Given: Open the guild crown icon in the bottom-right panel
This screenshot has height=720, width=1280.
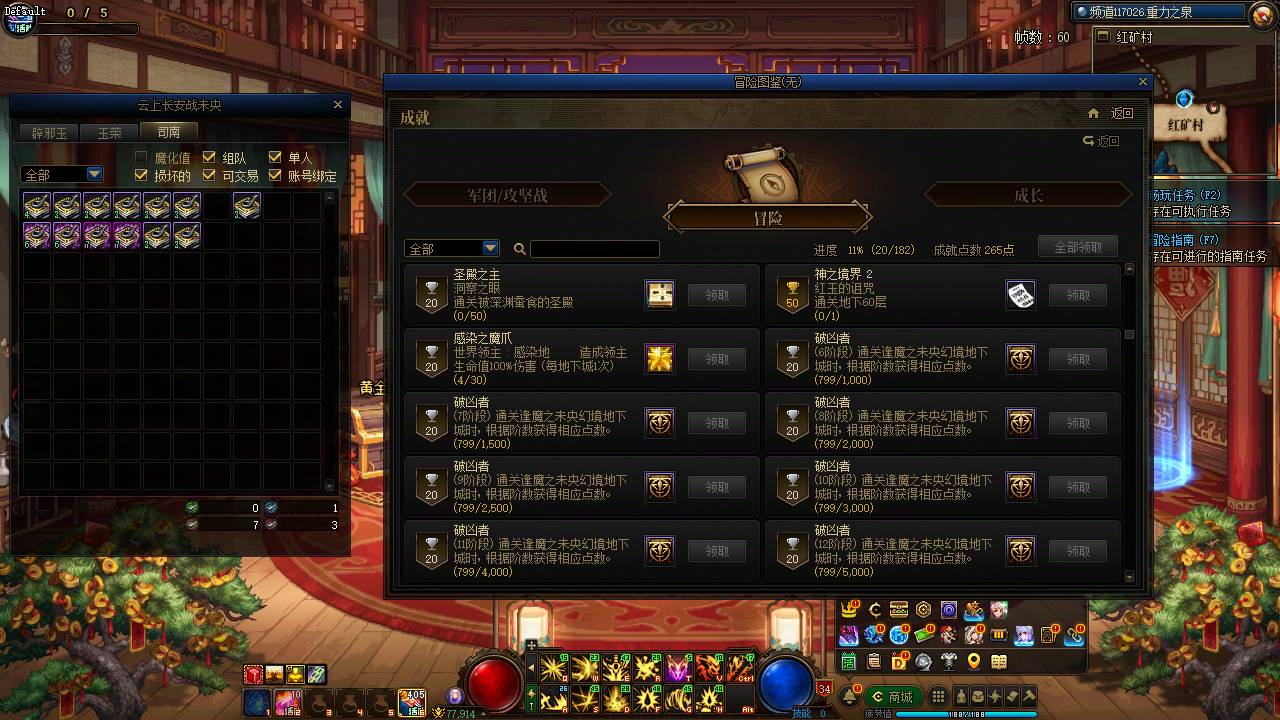Looking at the screenshot, I should [848, 608].
